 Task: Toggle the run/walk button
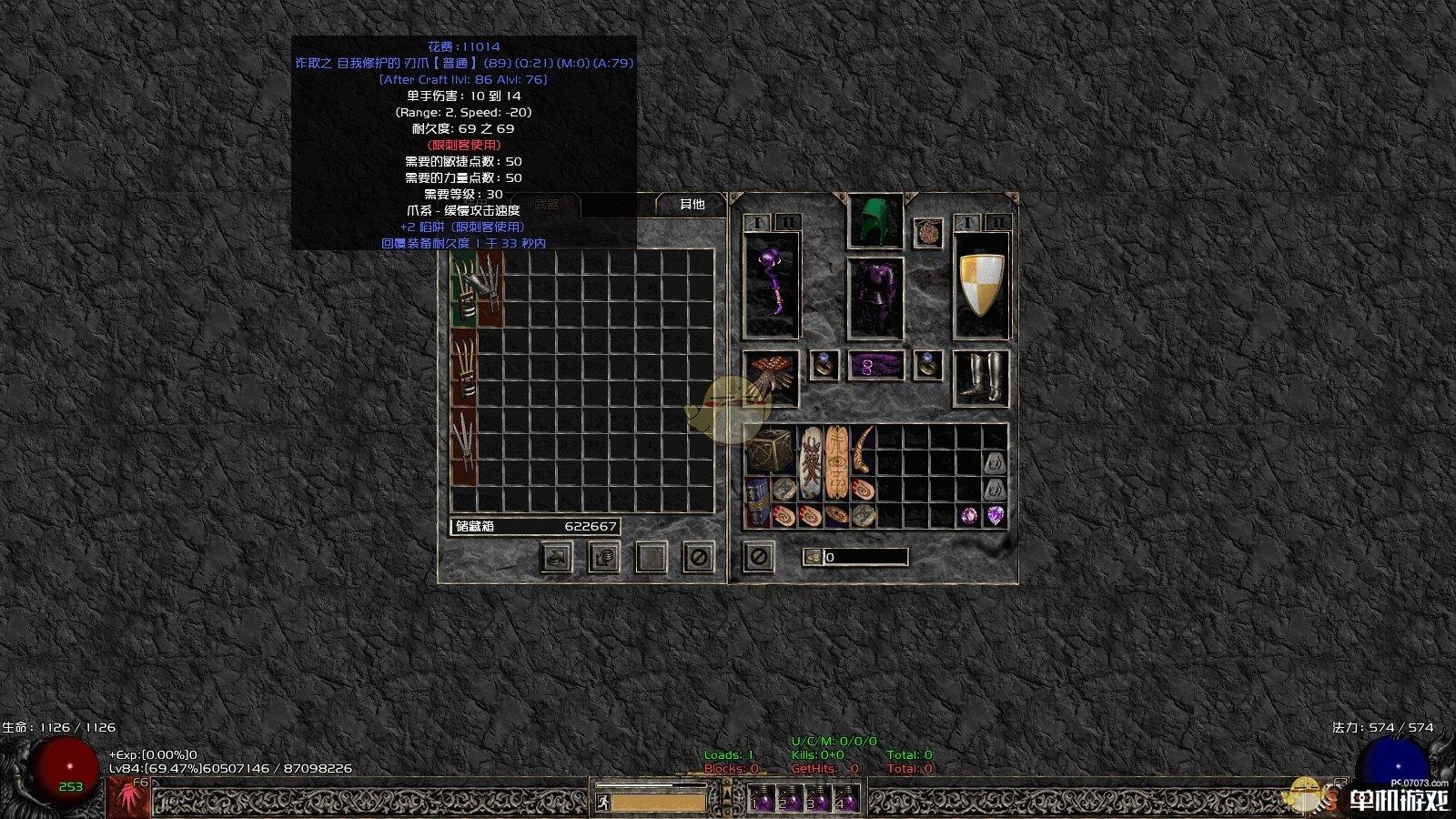602,803
